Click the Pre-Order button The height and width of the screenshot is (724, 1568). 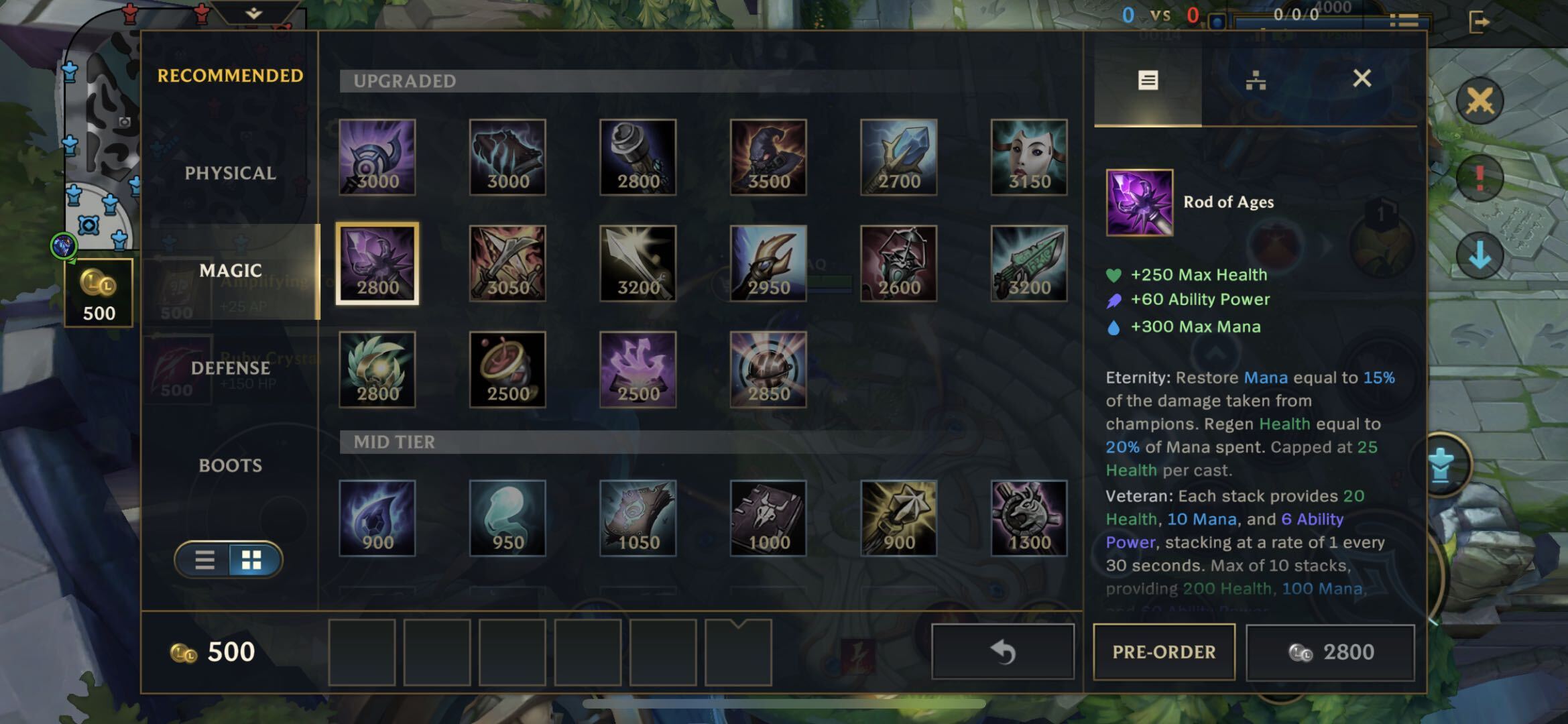pyautogui.click(x=1164, y=652)
